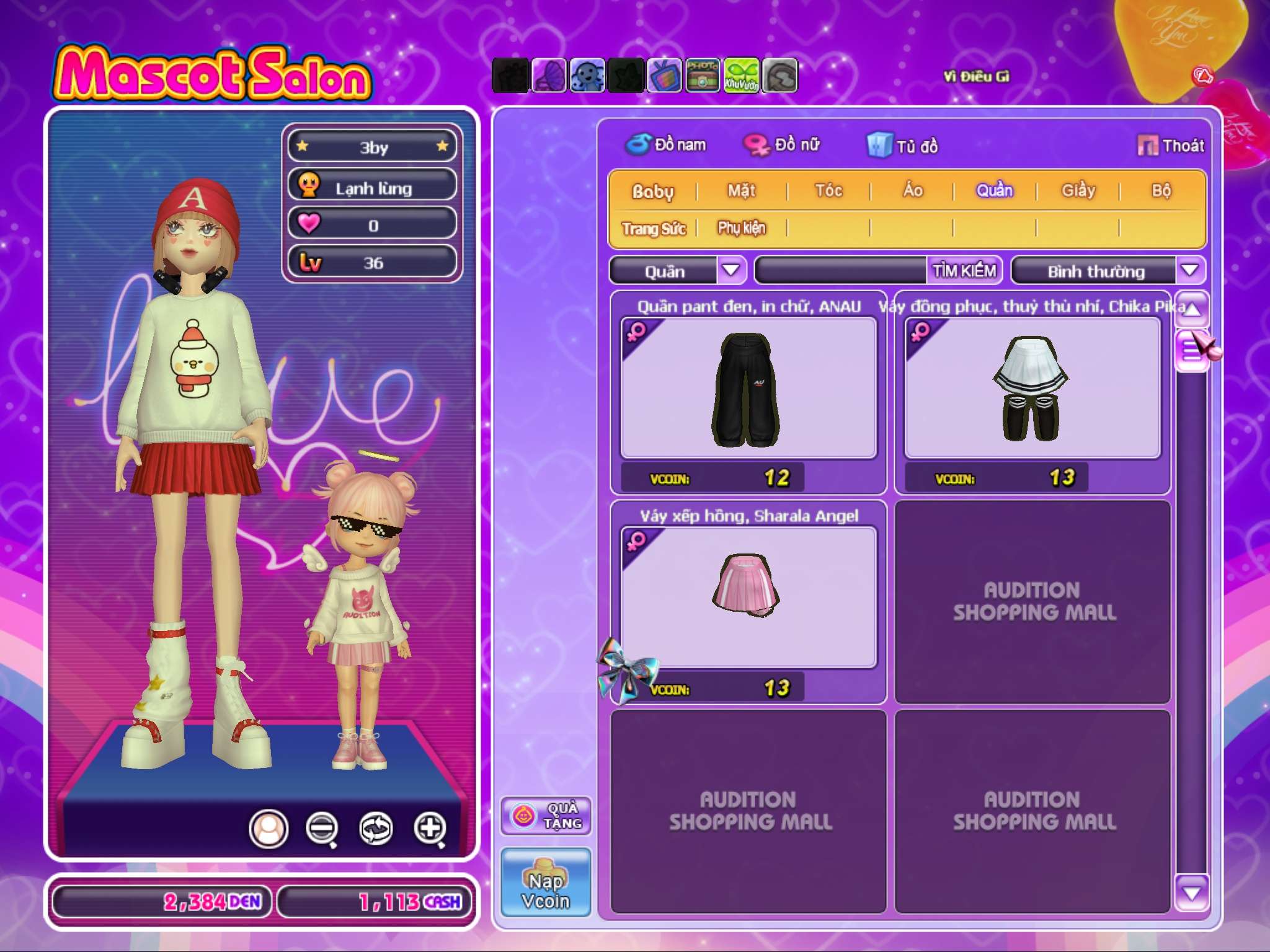The width and height of the screenshot is (1270, 952).
Task: Click the Quà Tặng gift button
Action: click(x=546, y=816)
